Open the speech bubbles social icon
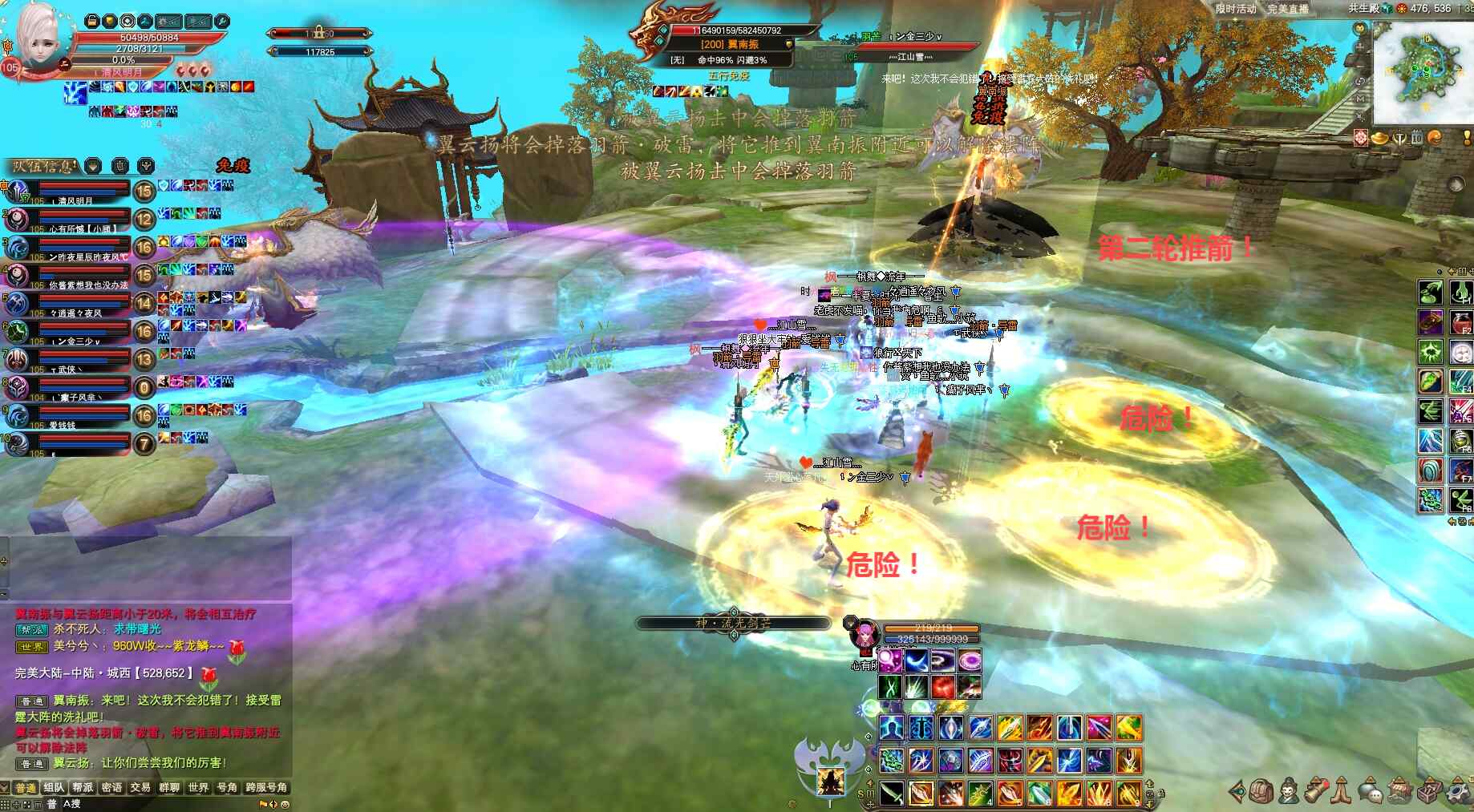 pyautogui.click(x=1370, y=792)
